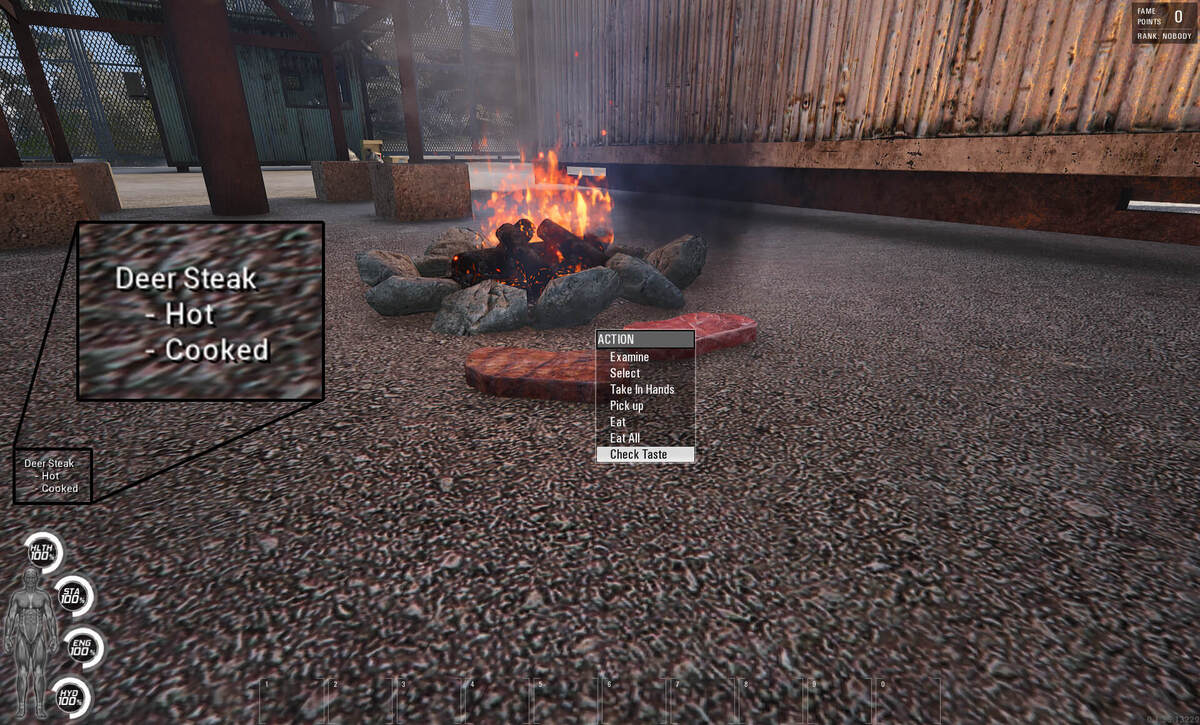The height and width of the screenshot is (725, 1200).
Task: Open the body status figure icon
Action: [x=30, y=642]
